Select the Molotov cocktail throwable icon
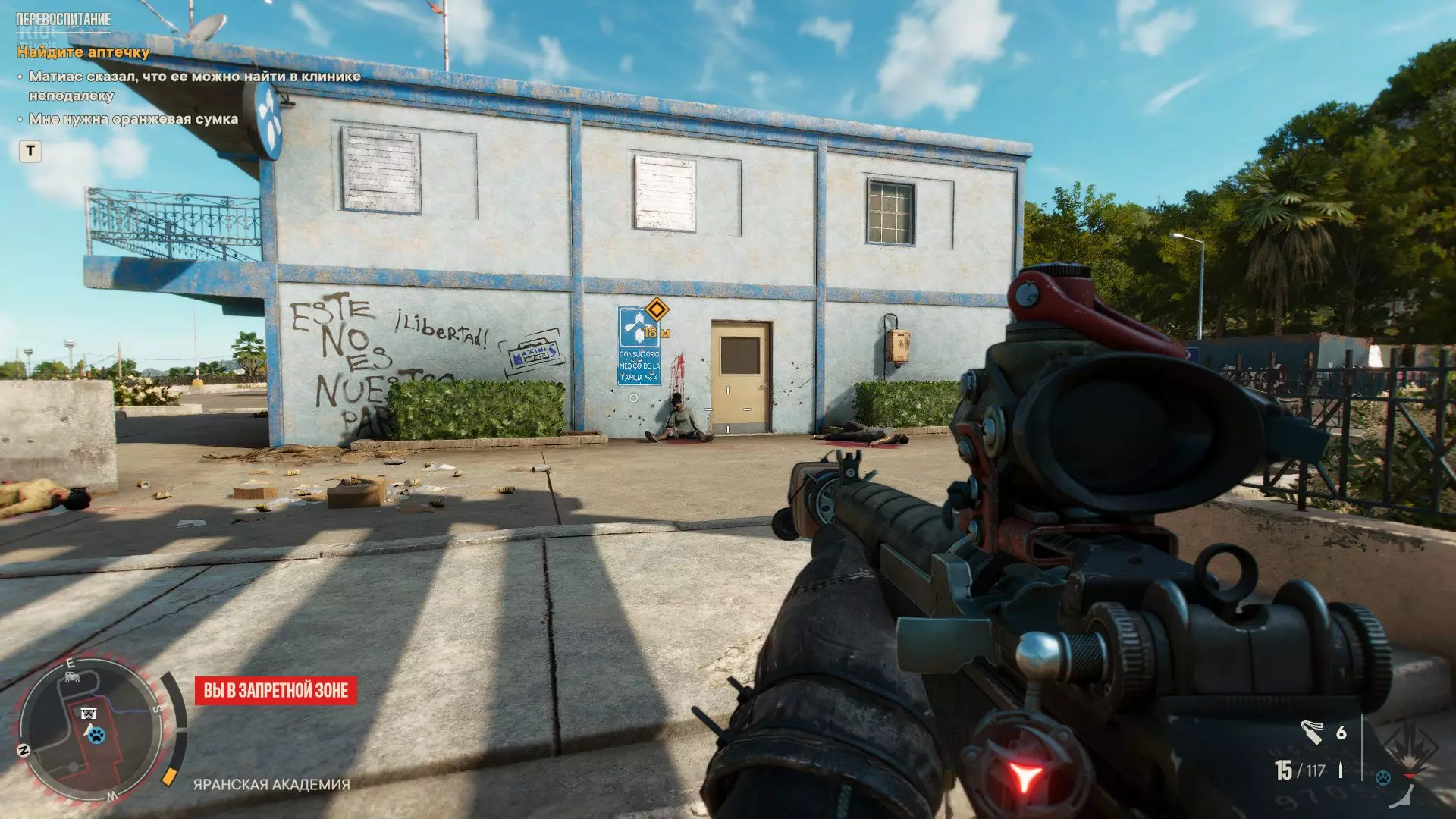1456x819 pixels. (x=1312, y=732)
